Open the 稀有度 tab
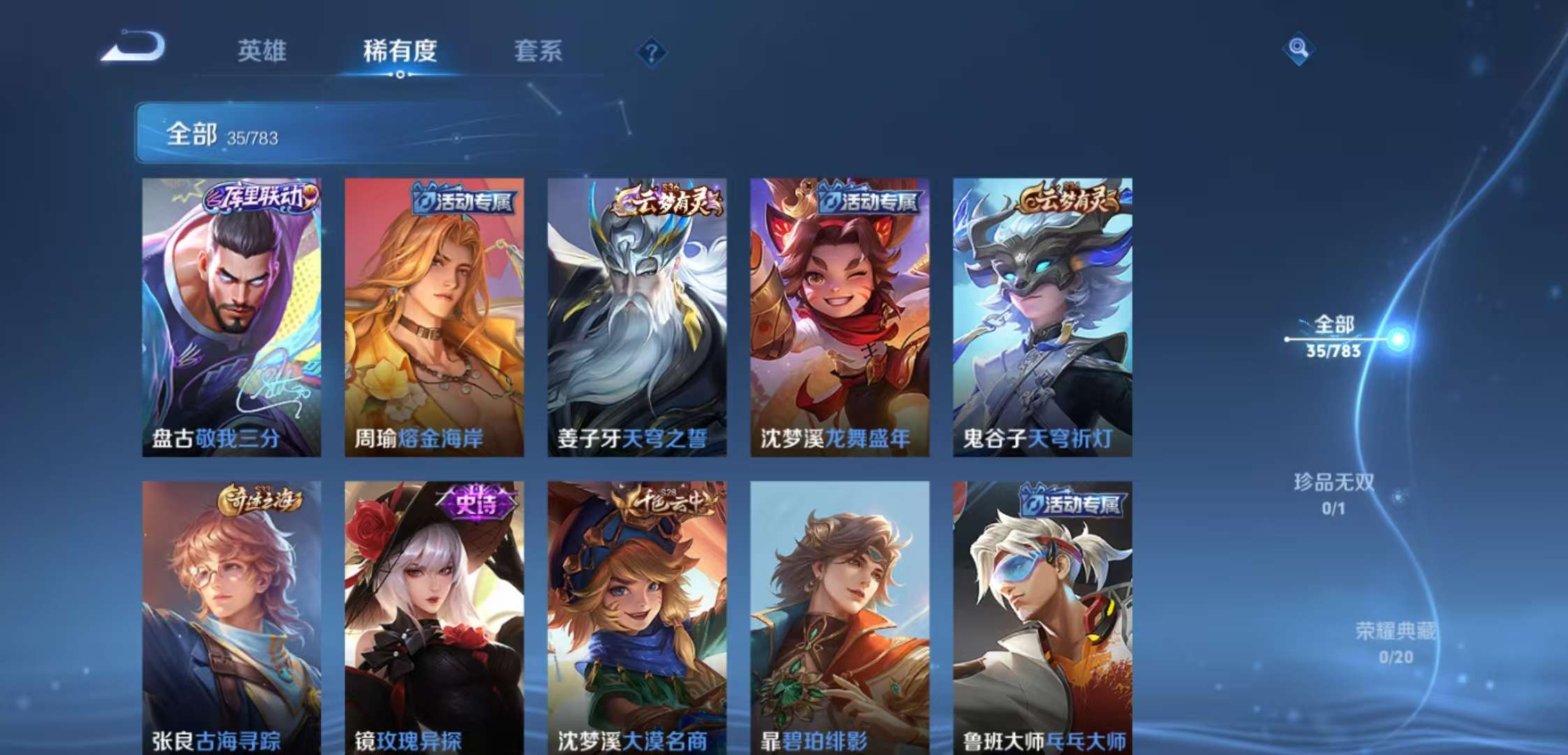This screenshot has width=1568, height=755. [x=400, y=51]
